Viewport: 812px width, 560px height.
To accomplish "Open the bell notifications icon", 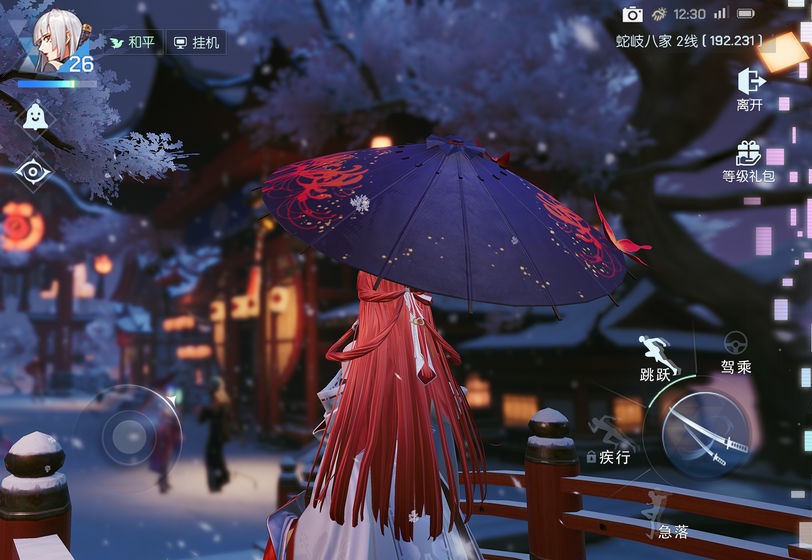I will 35,116.
